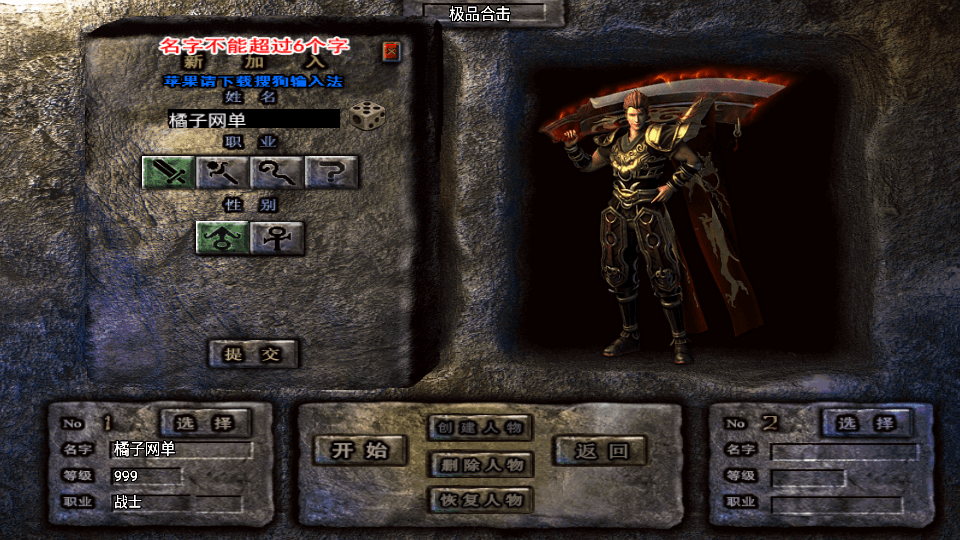Click the 极品合击 title at the top
Viewport: 960px width, 540px height.
pos(480,14)
